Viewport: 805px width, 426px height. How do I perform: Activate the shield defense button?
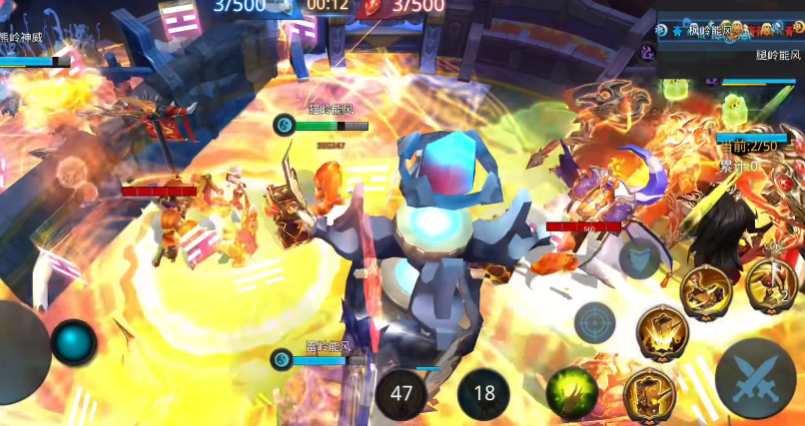point(639,260)
